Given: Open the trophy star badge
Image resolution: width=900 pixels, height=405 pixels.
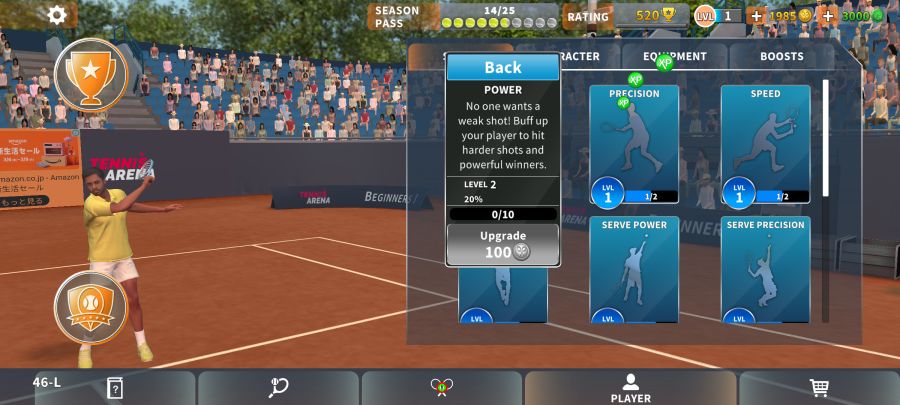Looking at the screenshot, I should coord(91,74).
